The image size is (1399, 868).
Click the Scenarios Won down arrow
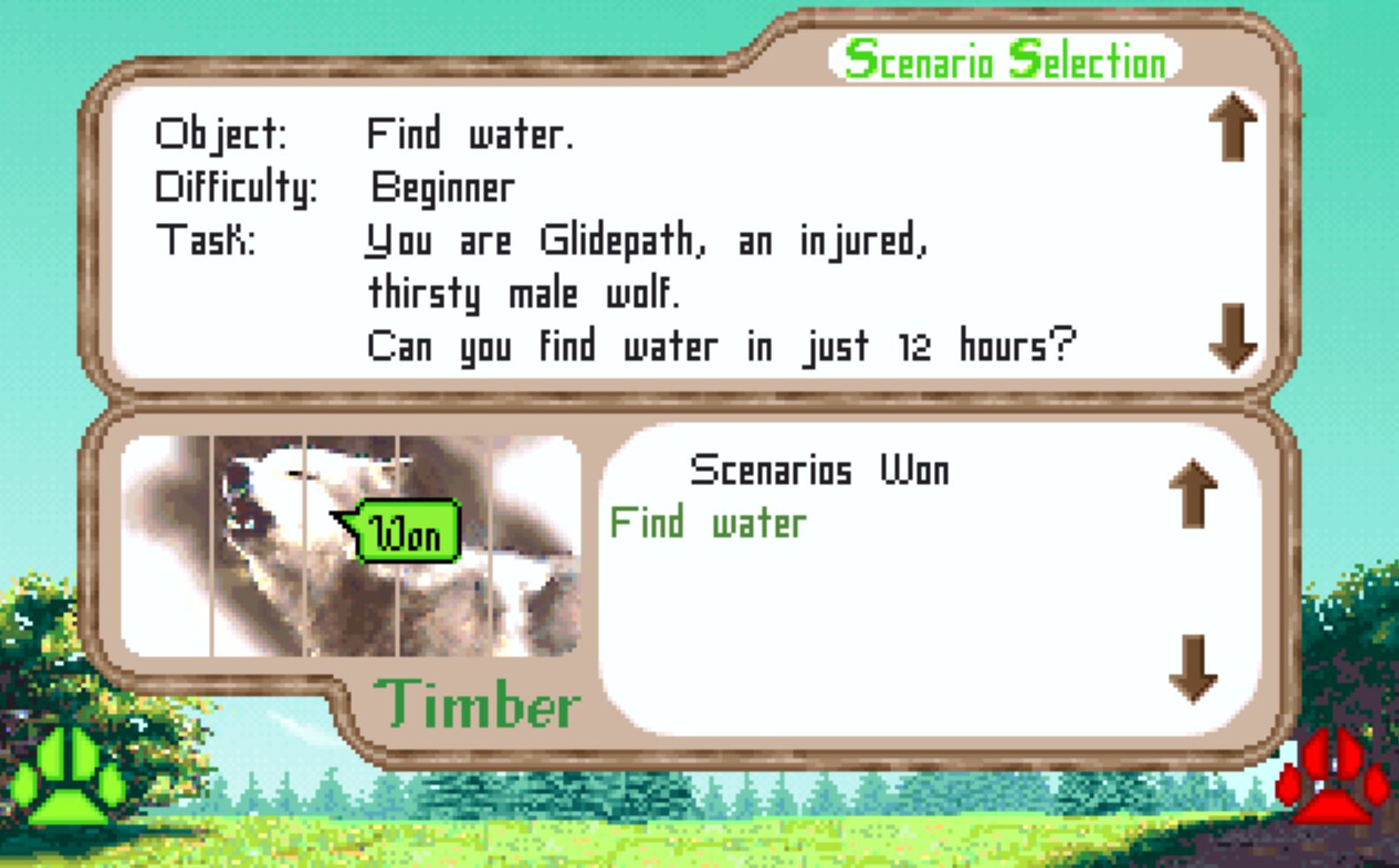1193,668
